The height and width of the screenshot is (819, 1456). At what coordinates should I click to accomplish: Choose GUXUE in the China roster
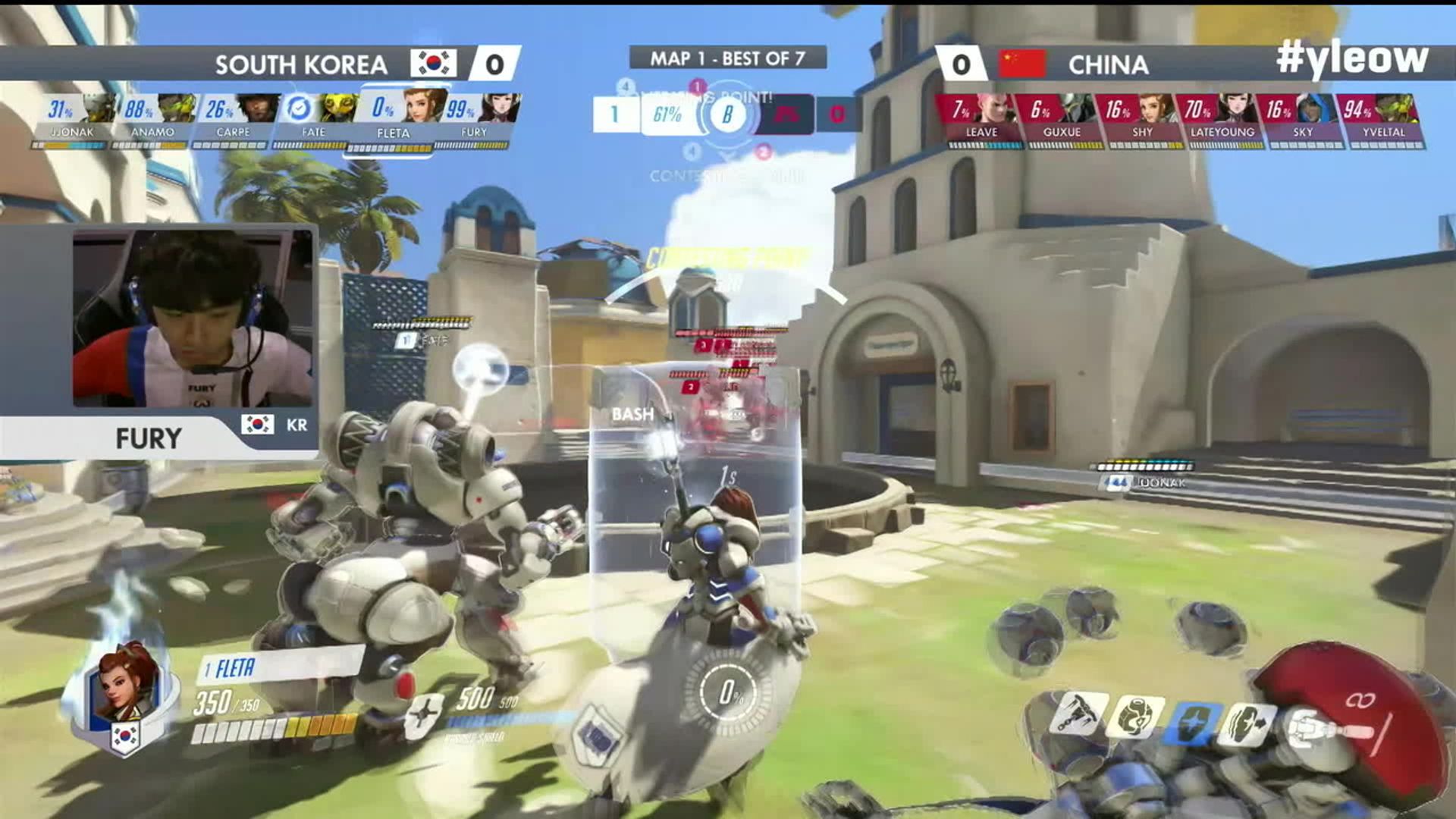coord(1062,119)
